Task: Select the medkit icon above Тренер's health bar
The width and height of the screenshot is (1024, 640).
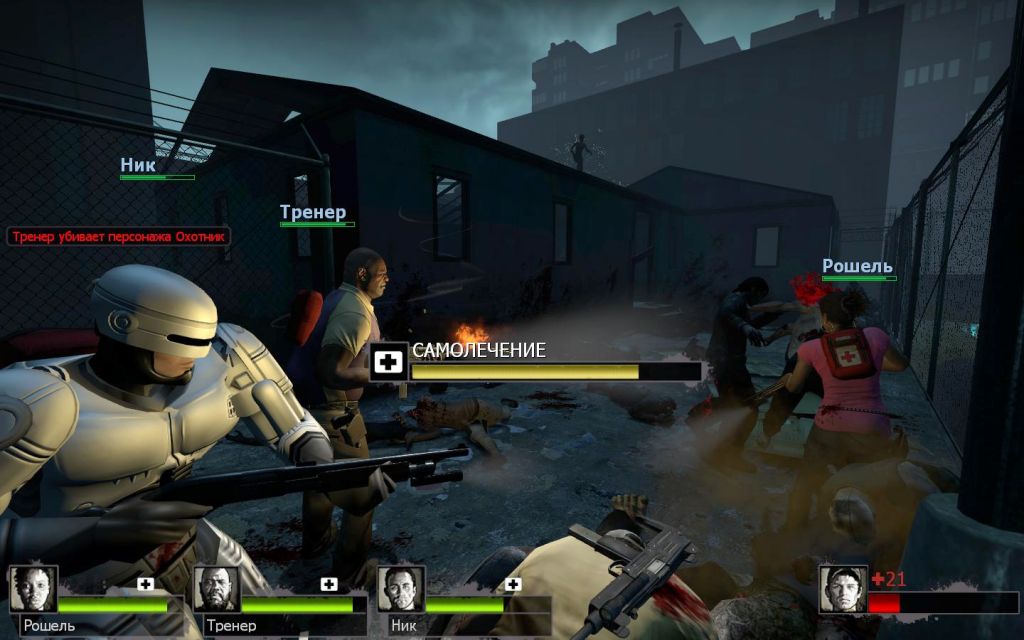Action: tap(329, 584)
